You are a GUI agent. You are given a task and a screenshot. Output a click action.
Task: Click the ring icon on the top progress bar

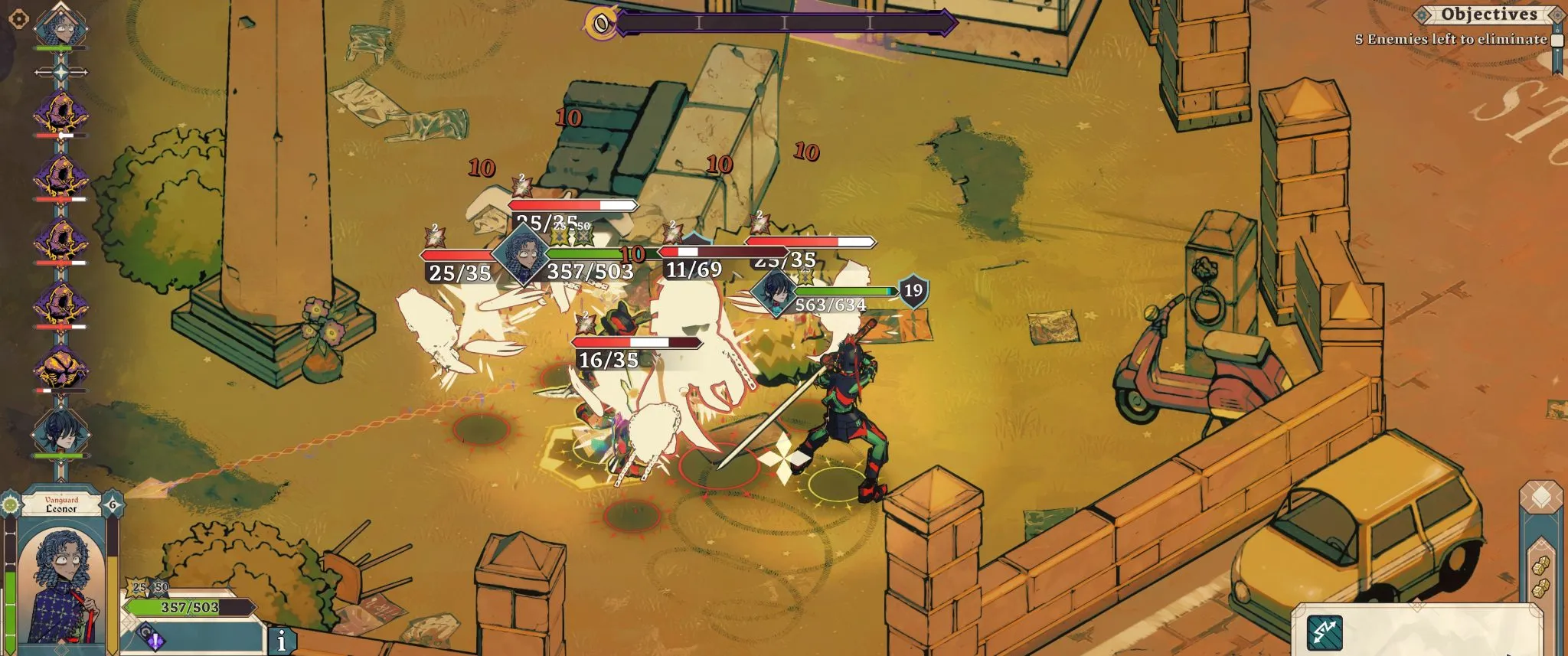pyautogui.click(x=602, y=24)
